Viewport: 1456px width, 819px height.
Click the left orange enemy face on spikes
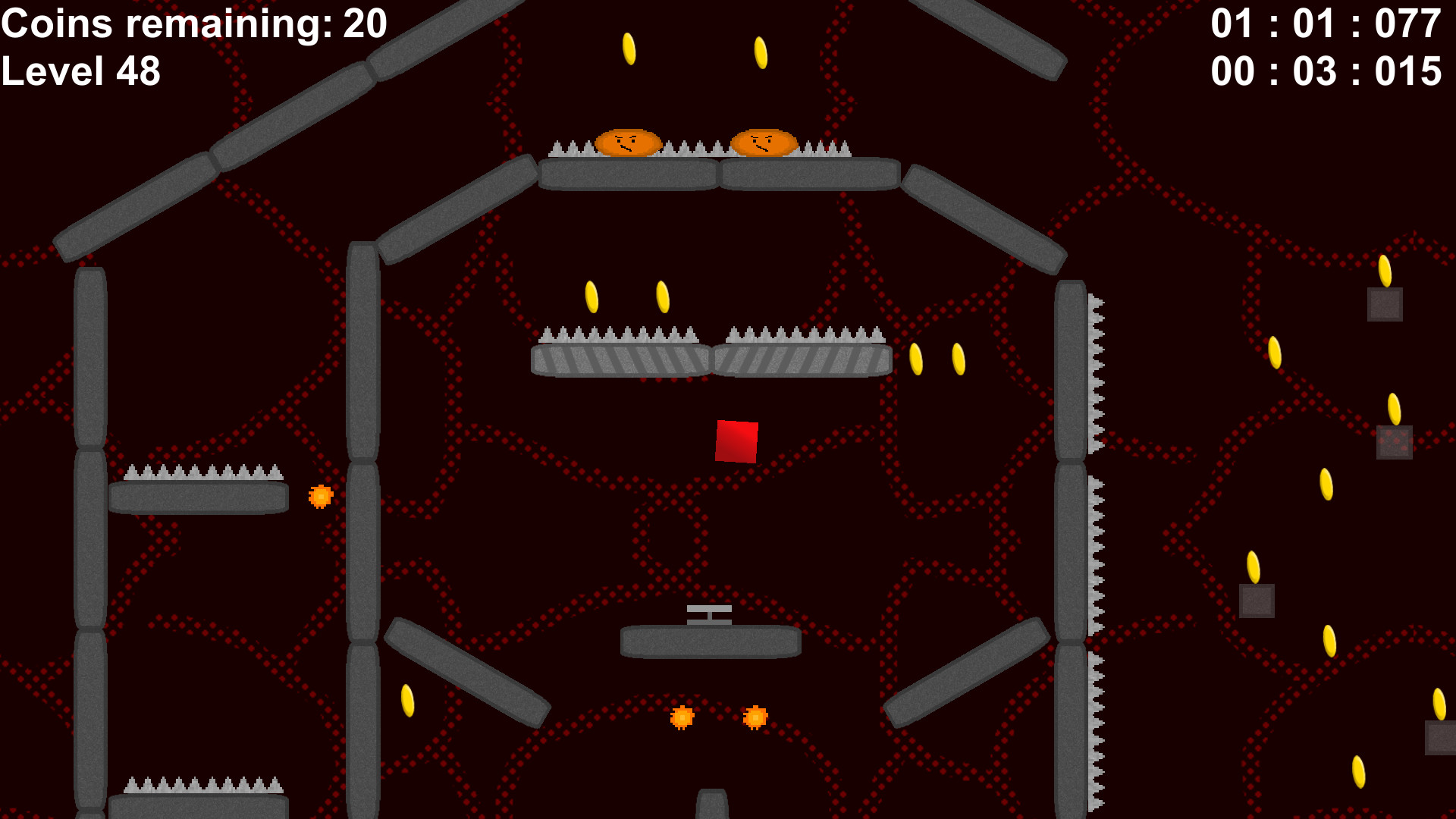coord(629,141)
